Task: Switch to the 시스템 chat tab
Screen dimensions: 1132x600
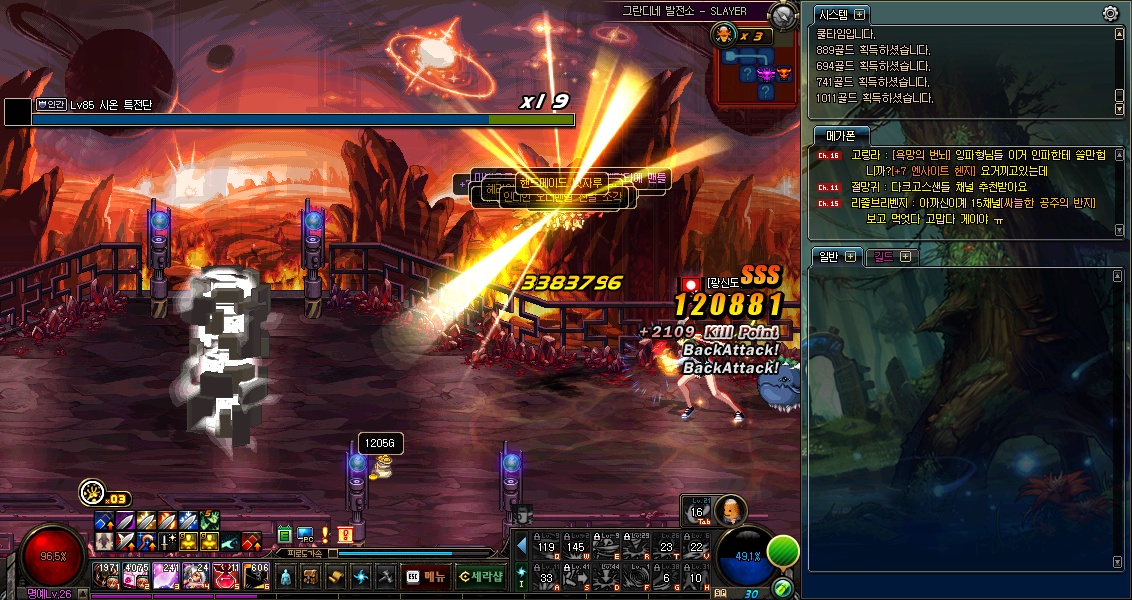Action: pos(833,14)
